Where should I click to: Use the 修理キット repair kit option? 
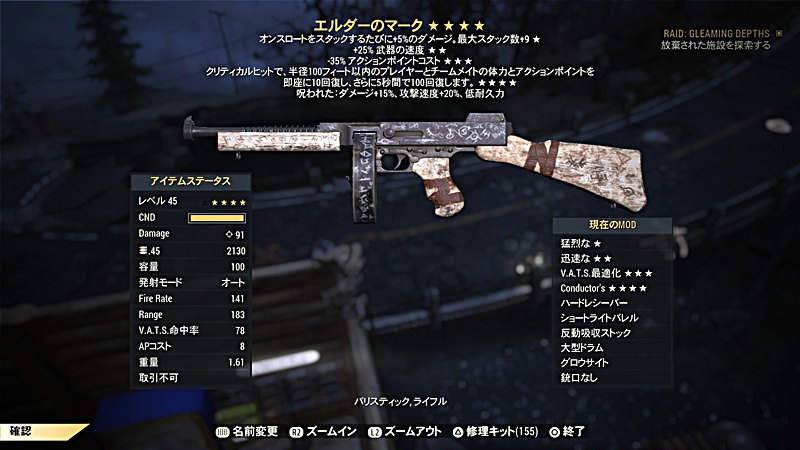pos(497,430)
